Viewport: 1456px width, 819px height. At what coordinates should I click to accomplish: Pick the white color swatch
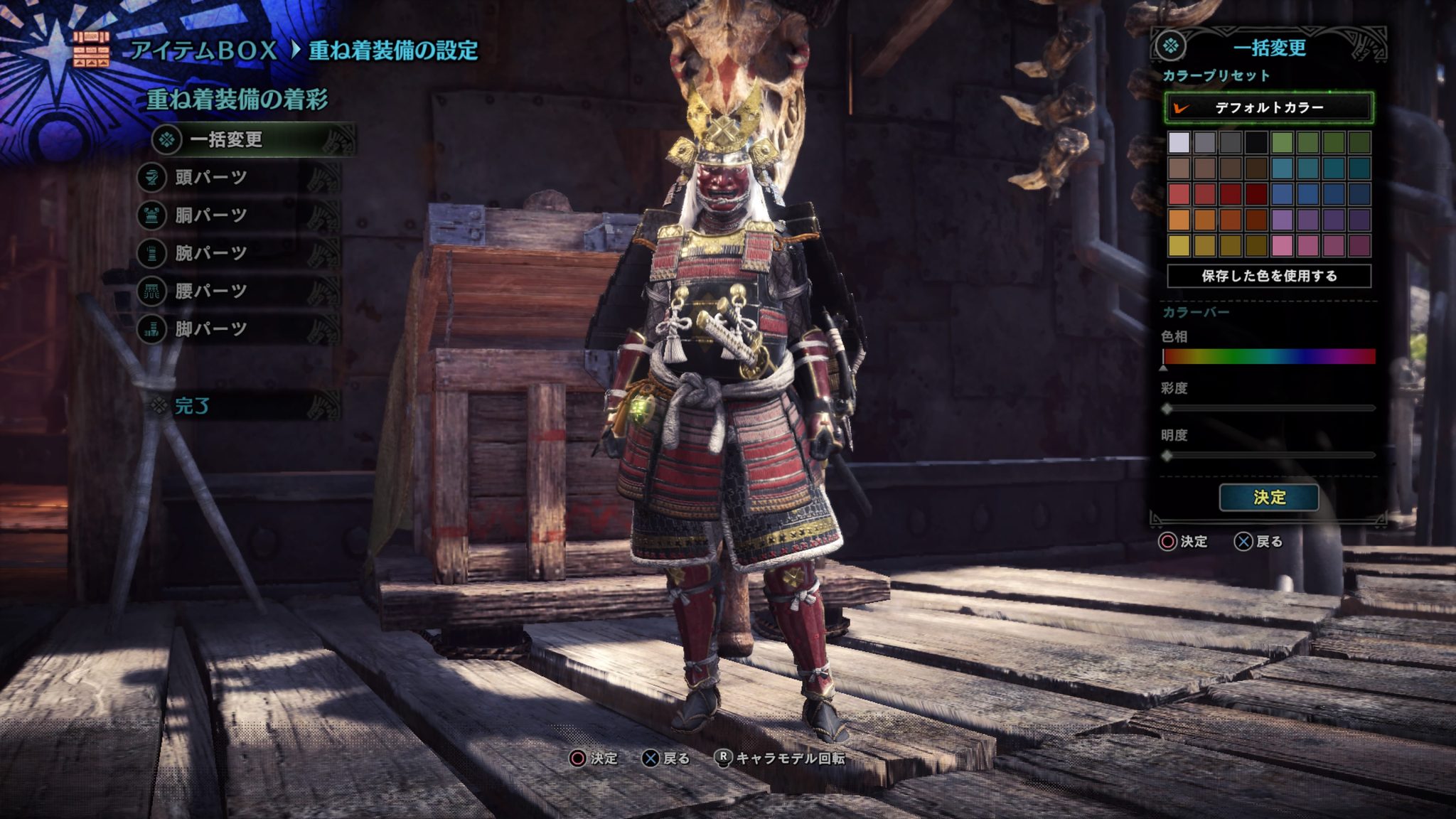coord(1179,143)
